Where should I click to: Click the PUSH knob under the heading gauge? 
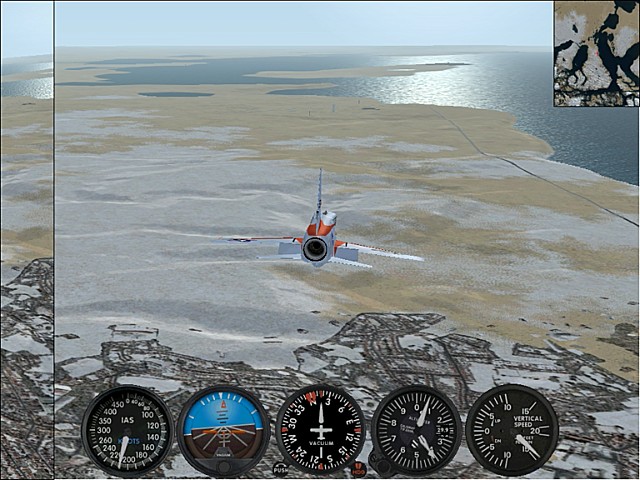click(280, 468)
